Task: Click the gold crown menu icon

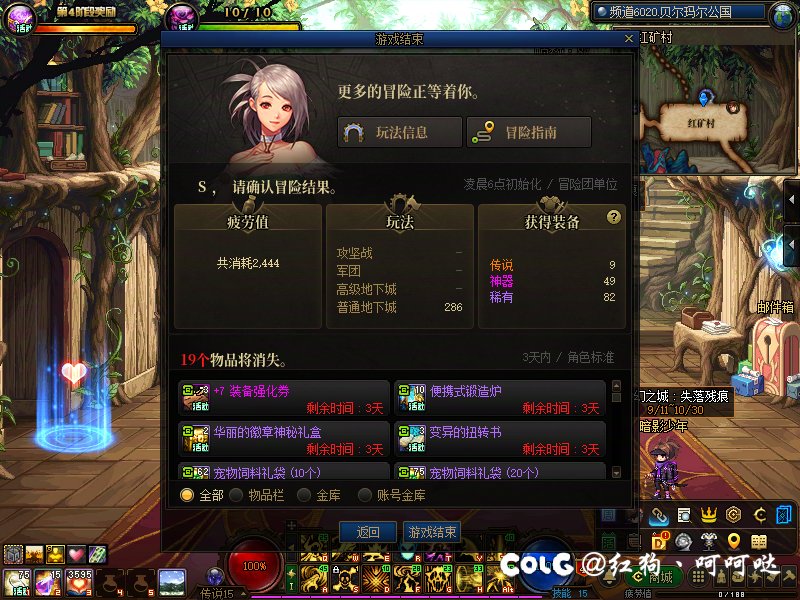Action: pyautogui.click(x=709, y=515)
